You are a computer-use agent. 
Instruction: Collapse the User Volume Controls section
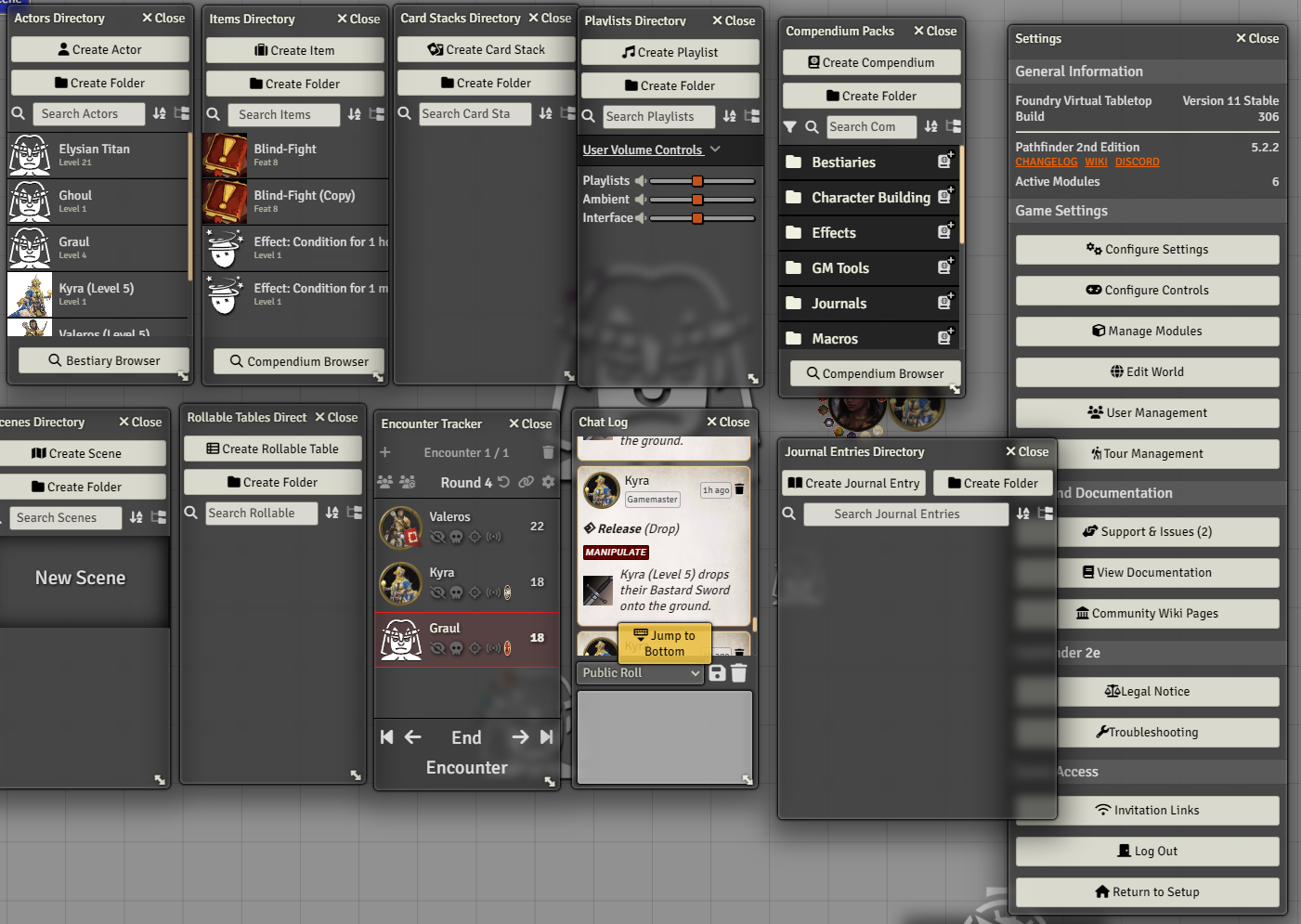714,150
